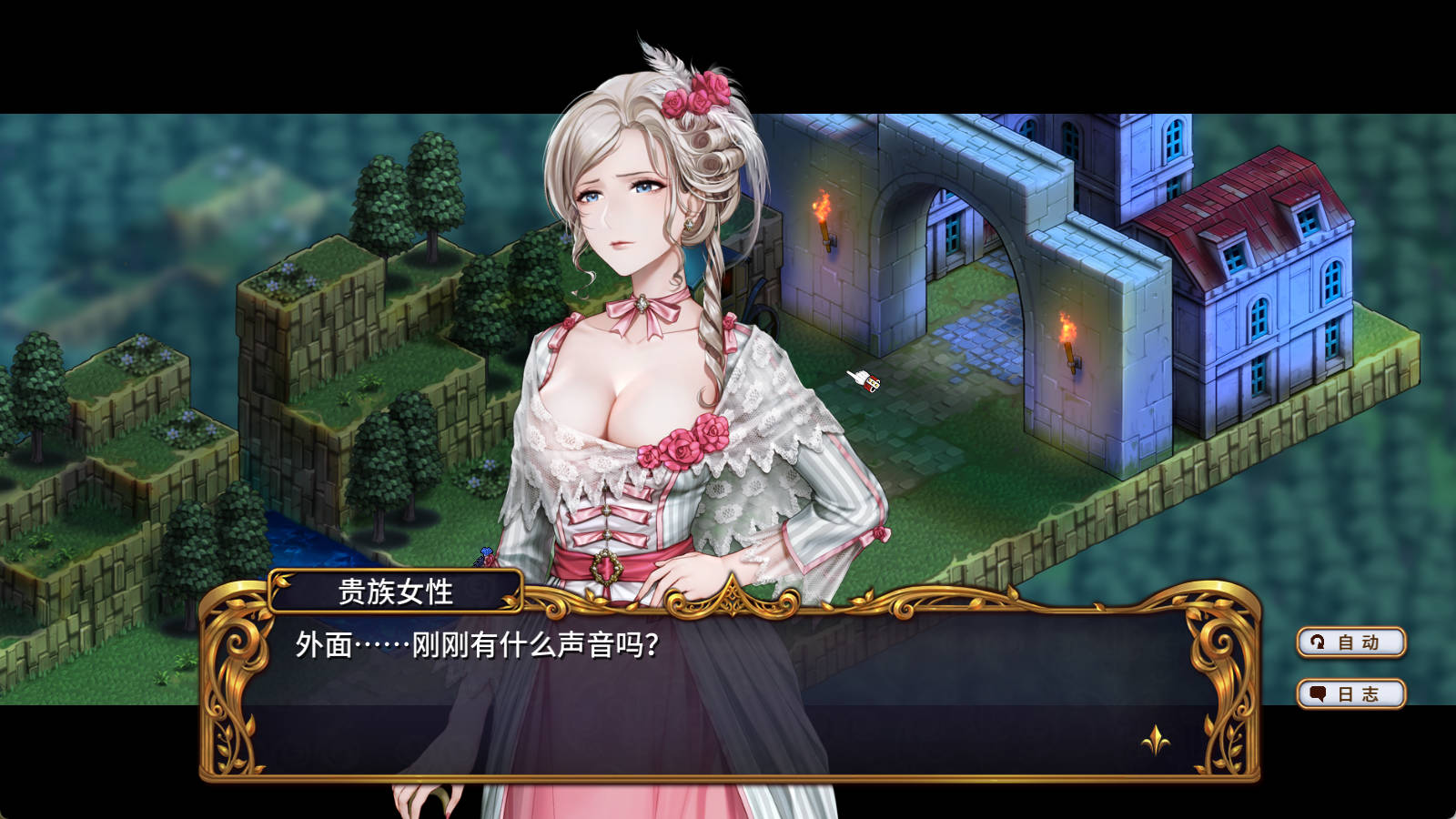Click the loop arrow icon on the 自动 button
The height and width of the screenshot is (819, 1456).
click(x=1317, y=643)
